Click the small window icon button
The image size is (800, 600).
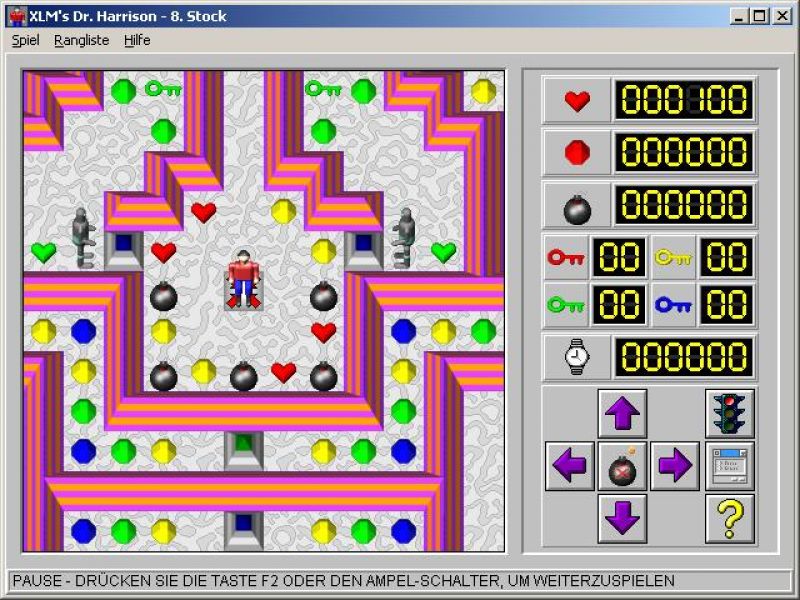click(x=730, y=466)
